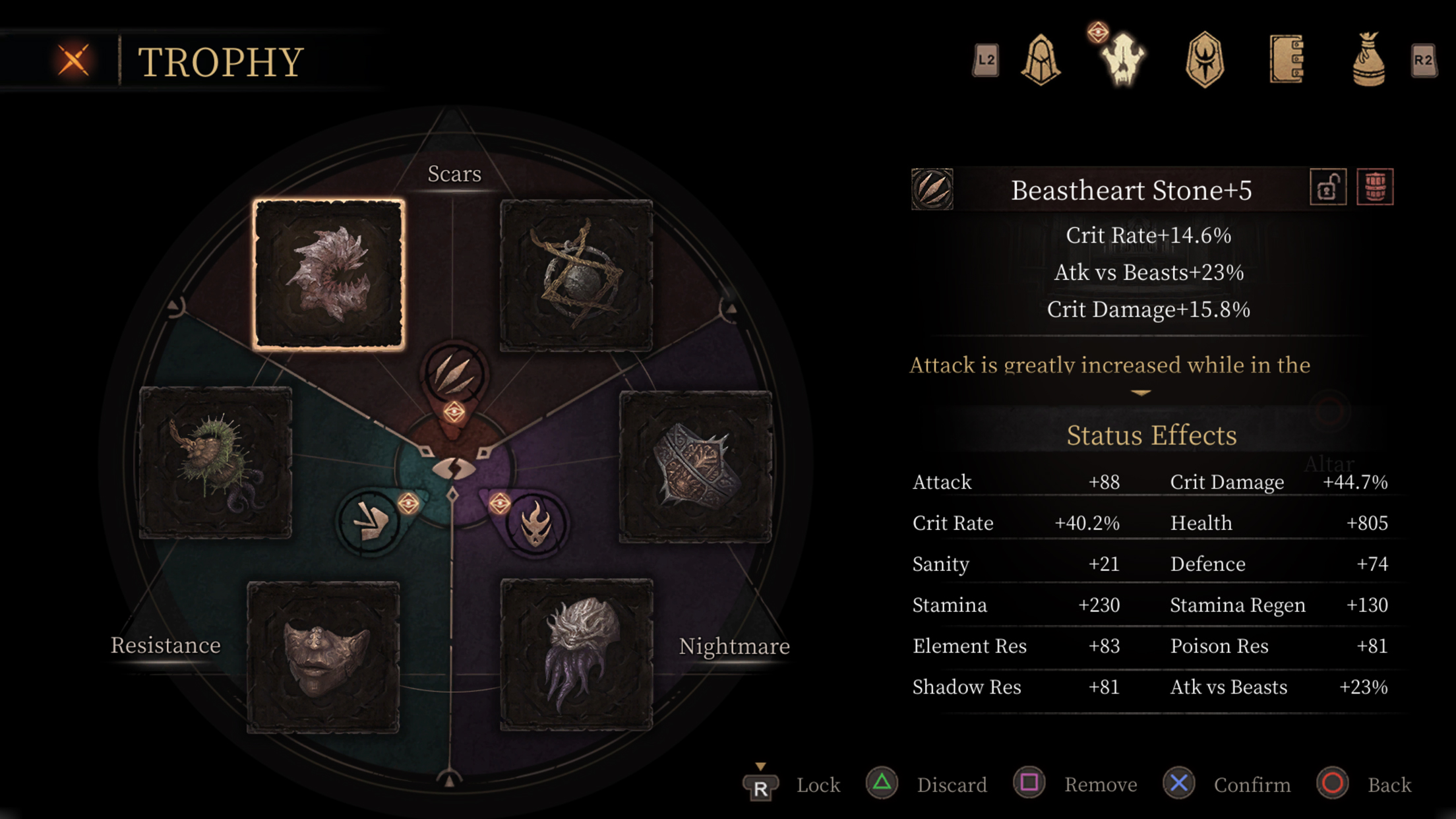Screen dimensions: 1456x819
Task: Select the Beastheart Stone trophy slot
Action: coord(329,274)
